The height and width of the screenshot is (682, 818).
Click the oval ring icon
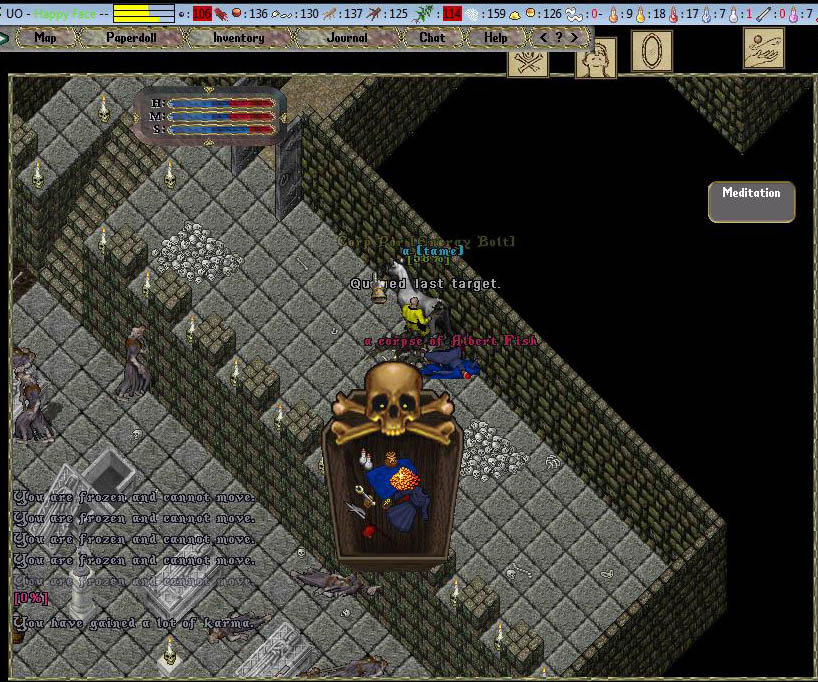(x=651, y=51)
